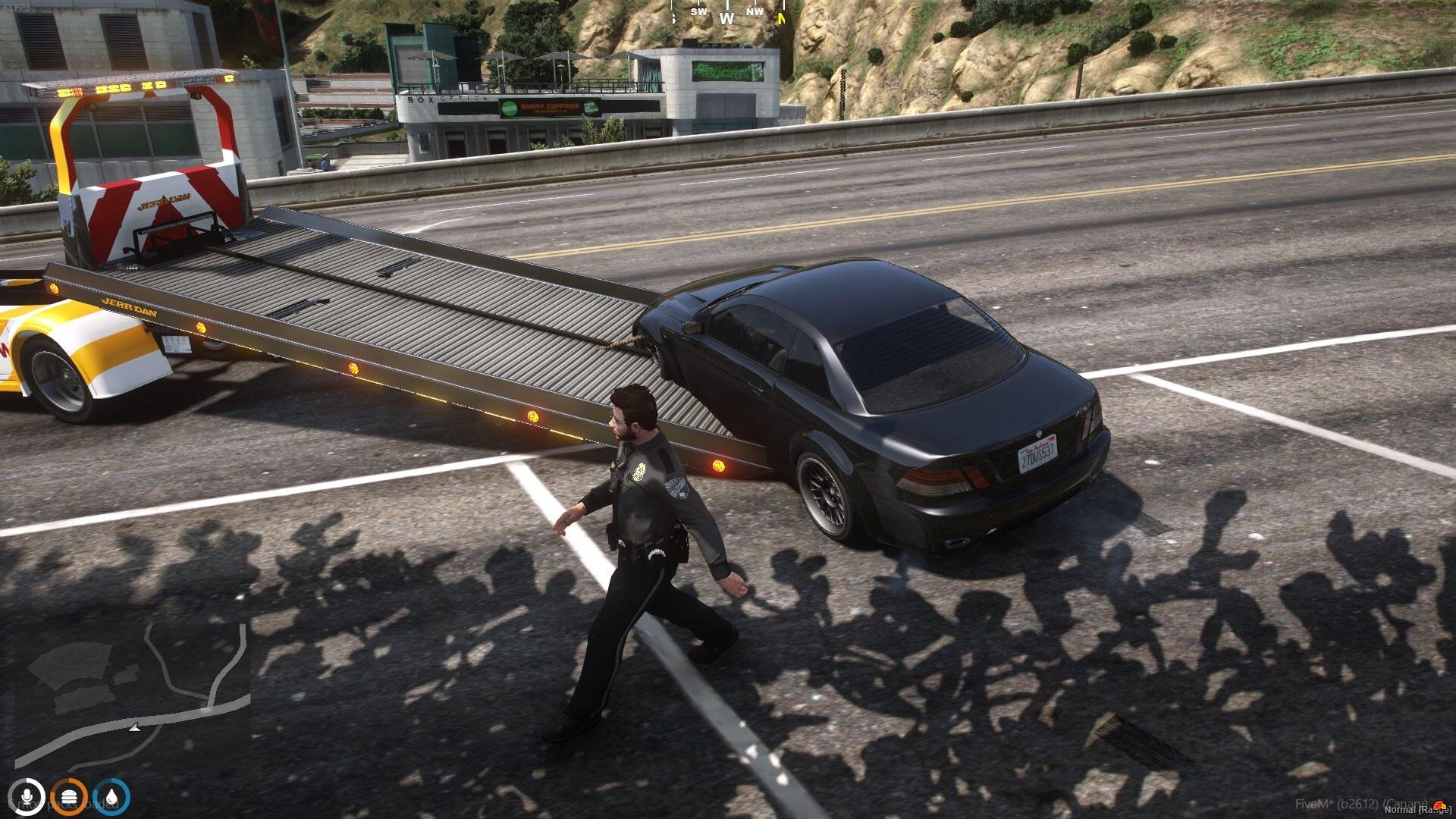Click the water drop thirst icon
This screenshot has height=819, width=1456.
click(112, 797)
